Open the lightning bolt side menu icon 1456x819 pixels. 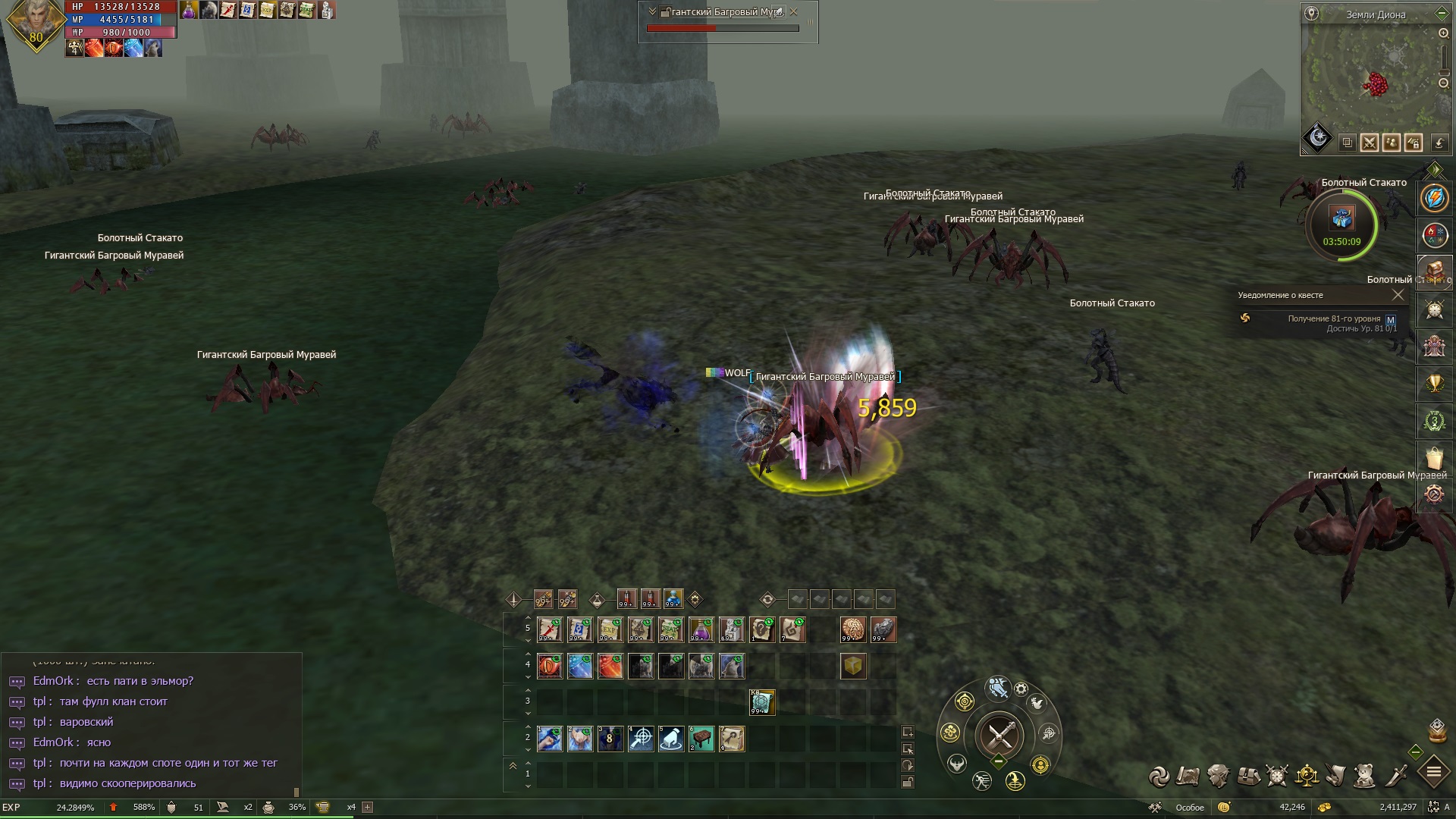tap(1434, 199)
